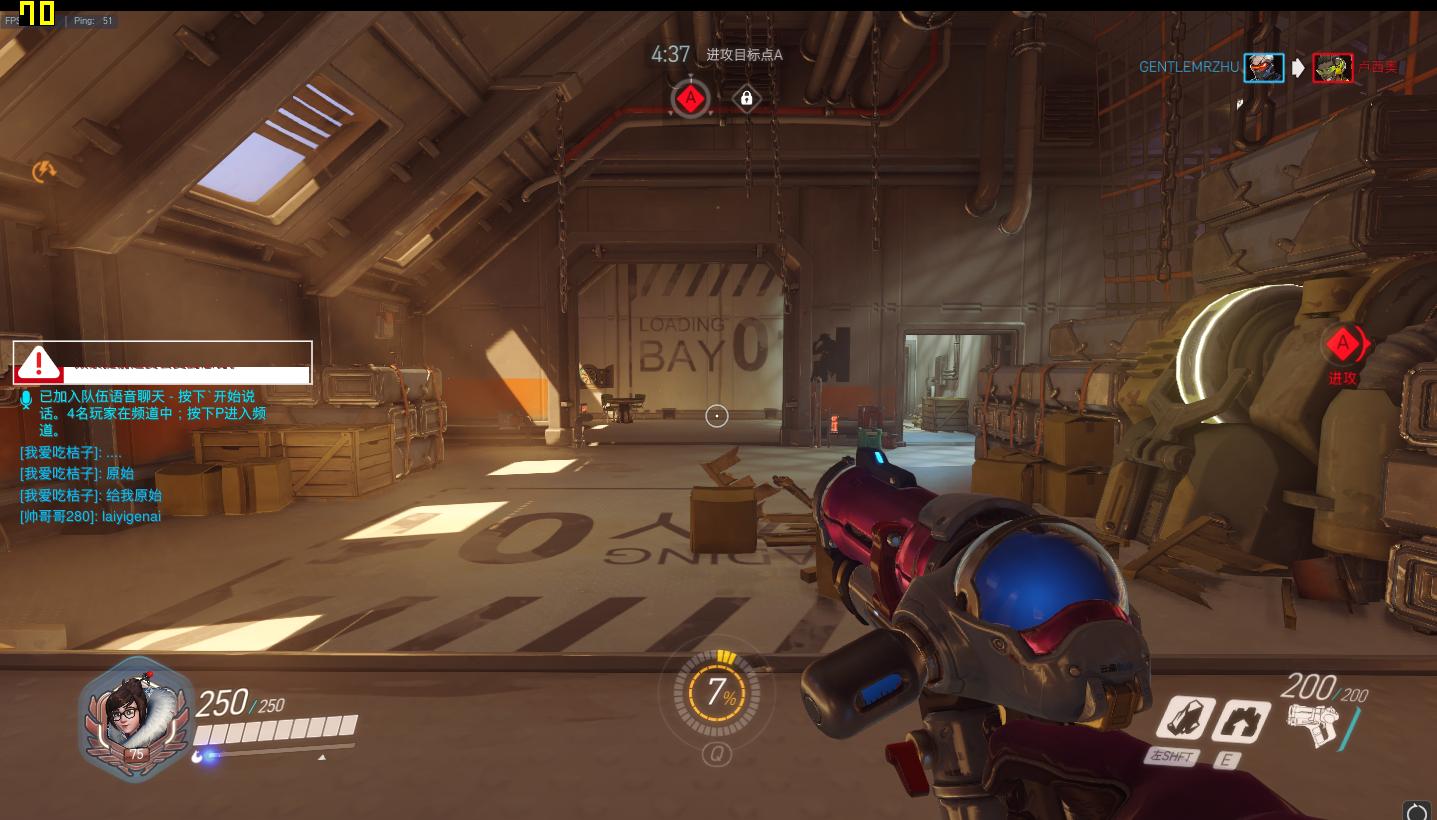Click the Lúcio victim portrait in kill feed
Screen dimensions: 1437x820
[x=1332, y=68]
